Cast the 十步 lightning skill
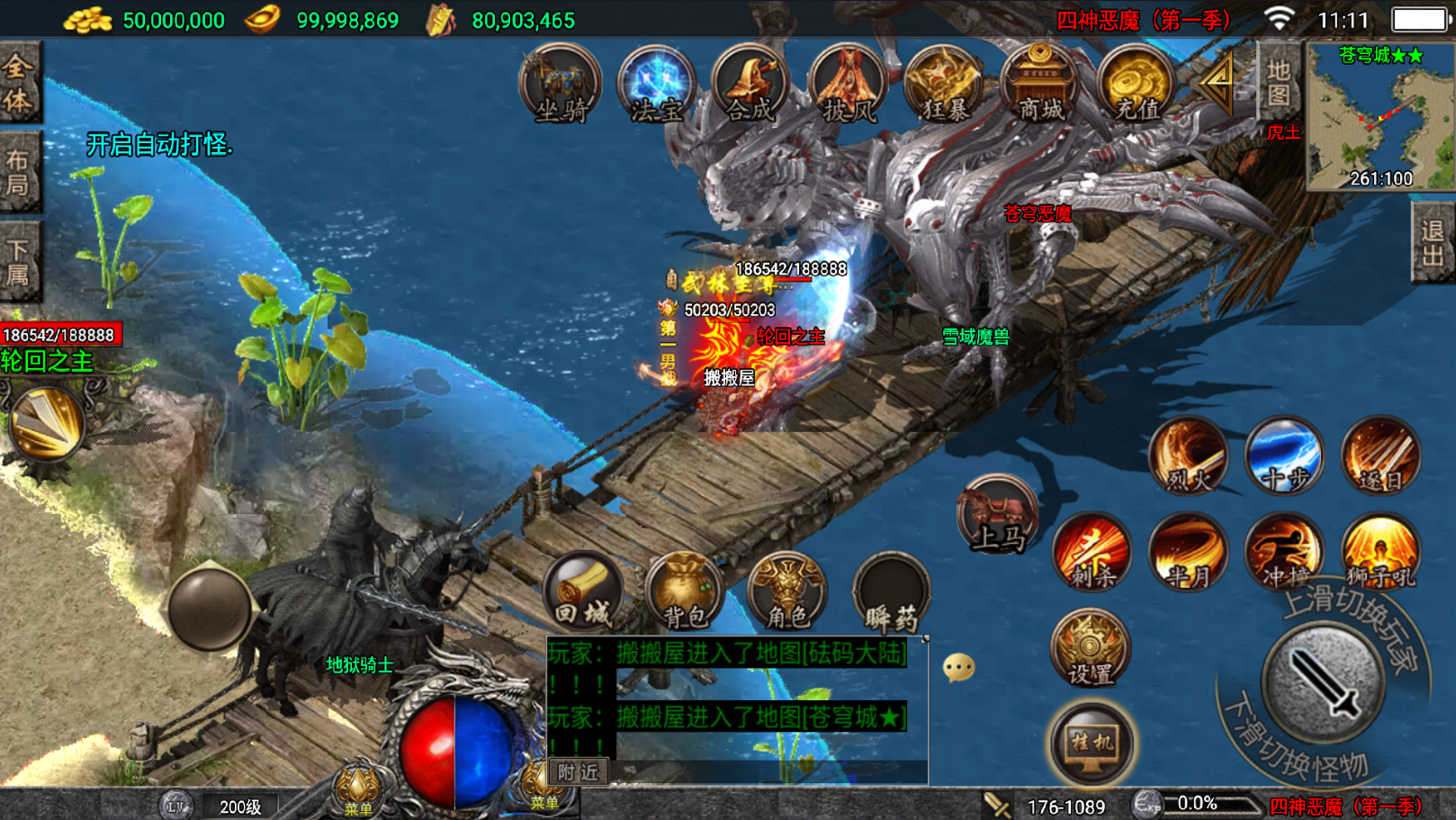This screenshot has width=1456, height=820. click(1284, 455)
